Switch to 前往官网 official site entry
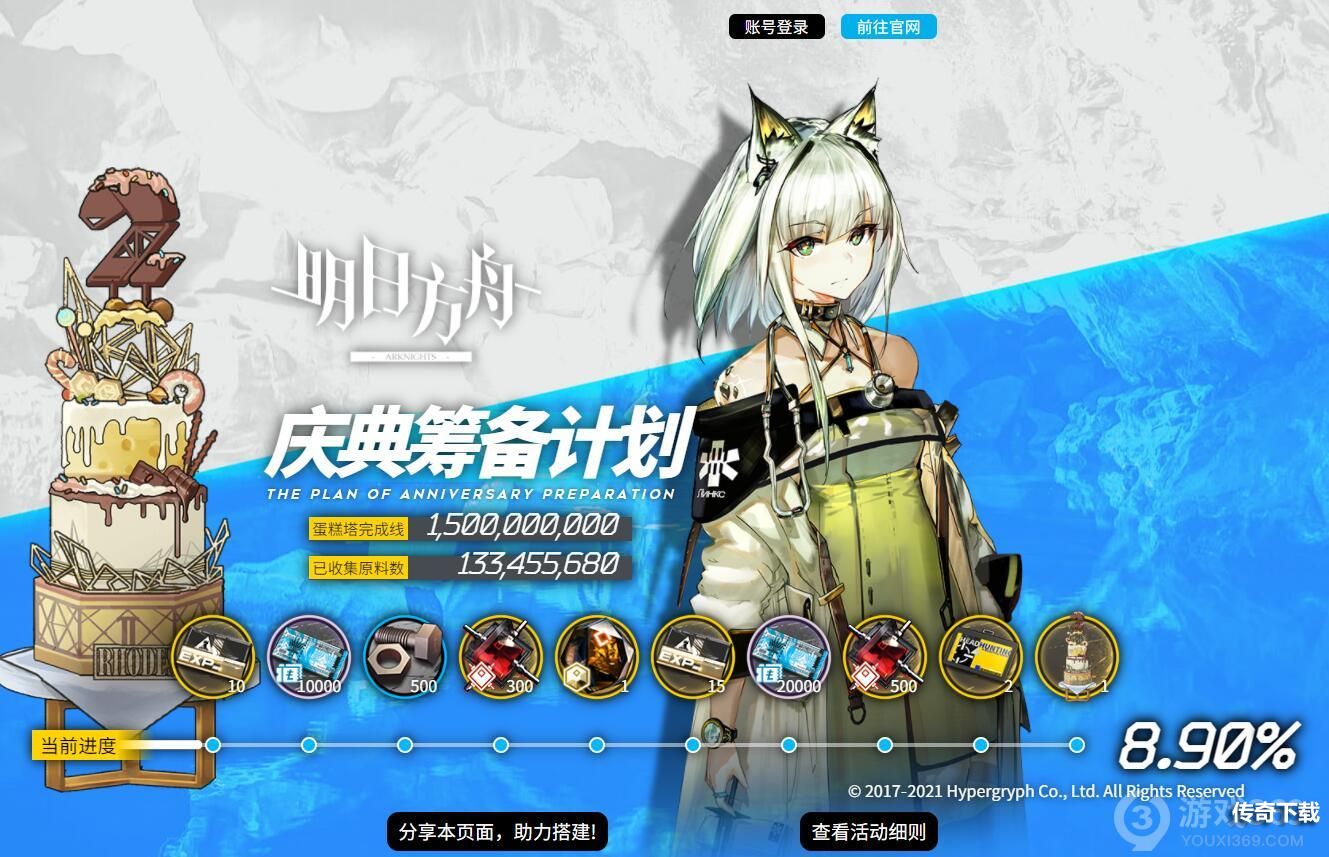 pyautogui.click(x=888, y=26)
